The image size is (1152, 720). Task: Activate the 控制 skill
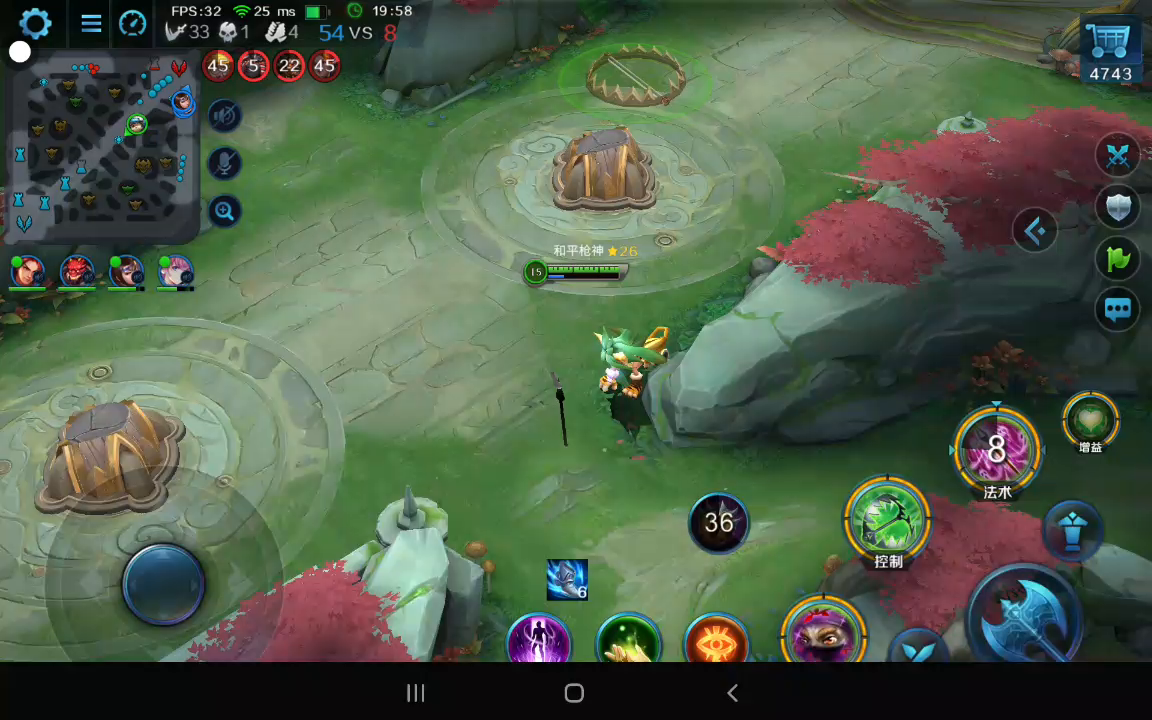[x=888, y=518]
